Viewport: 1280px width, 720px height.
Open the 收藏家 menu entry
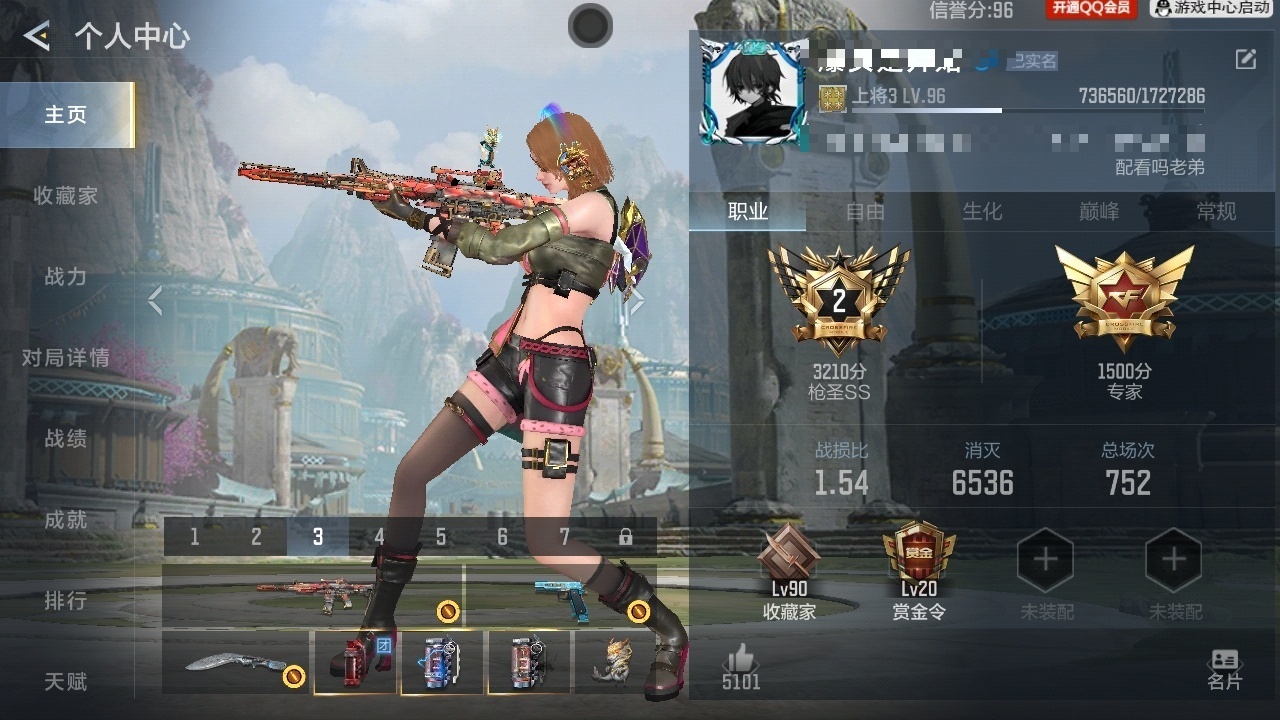(66, 196)
